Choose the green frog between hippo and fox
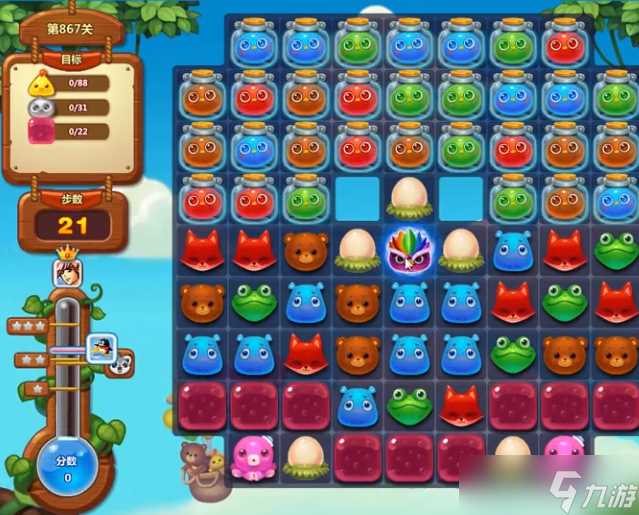639x515 pixels. (x=410, y=404)
